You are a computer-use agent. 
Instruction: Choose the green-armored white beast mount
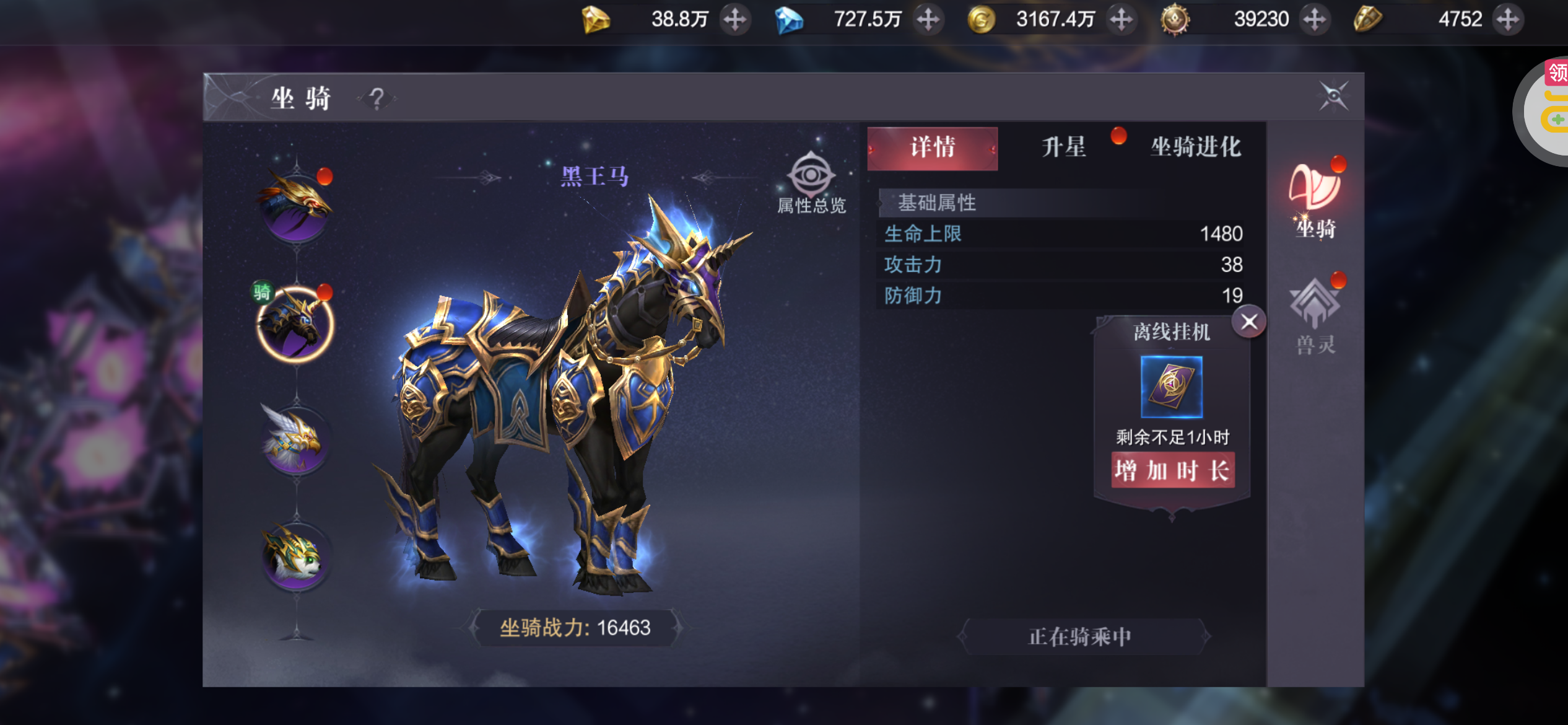tap(296, 556)
